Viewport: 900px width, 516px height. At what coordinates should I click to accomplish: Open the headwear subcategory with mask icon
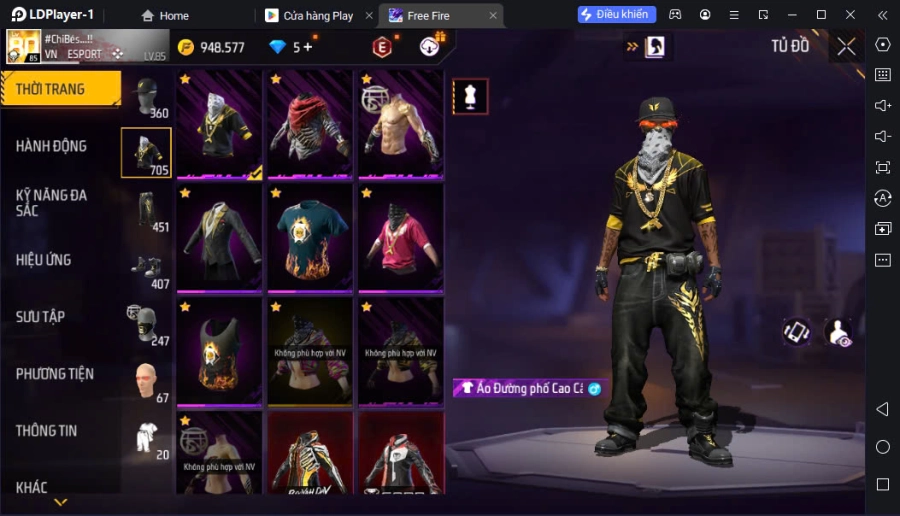[x=146, y=97]
